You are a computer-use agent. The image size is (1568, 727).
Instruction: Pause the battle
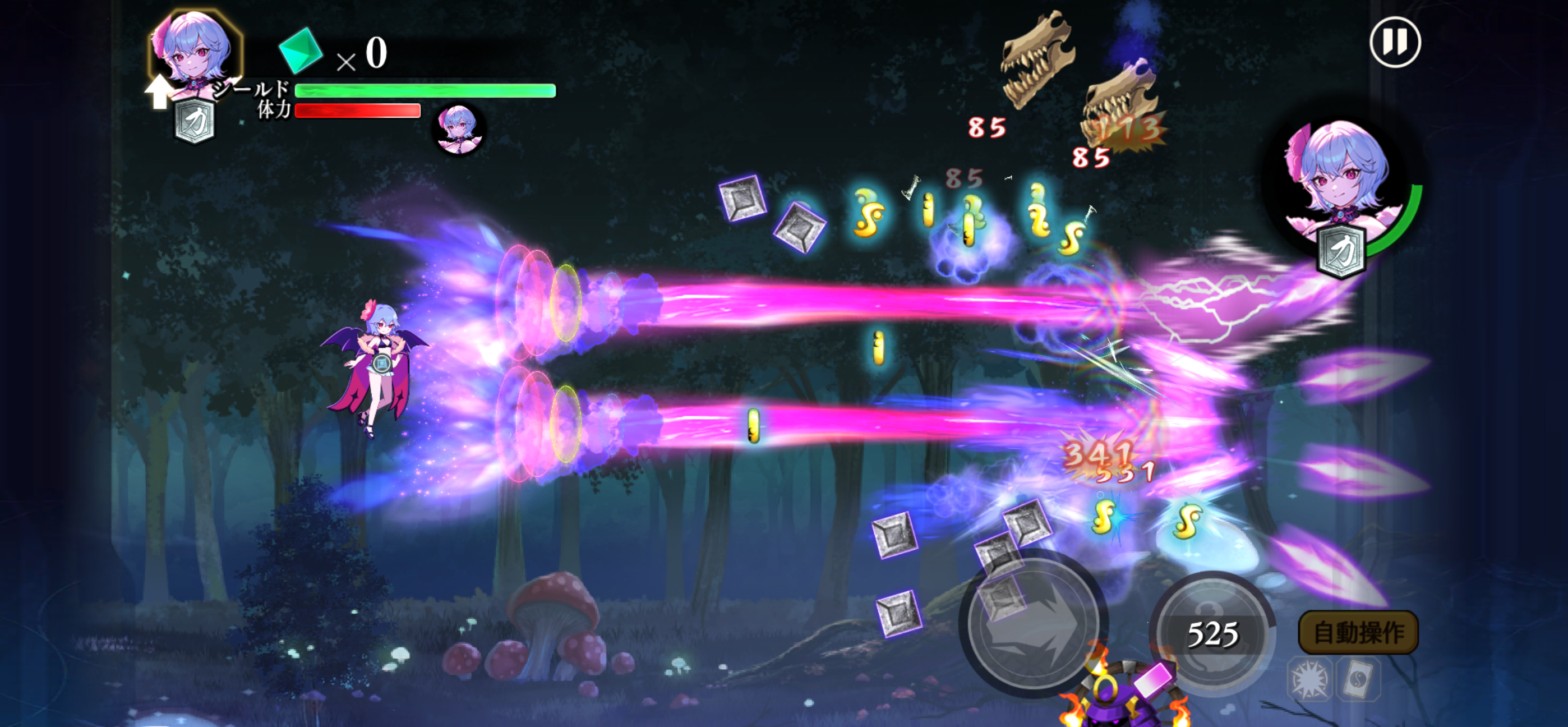point(1395,42)
